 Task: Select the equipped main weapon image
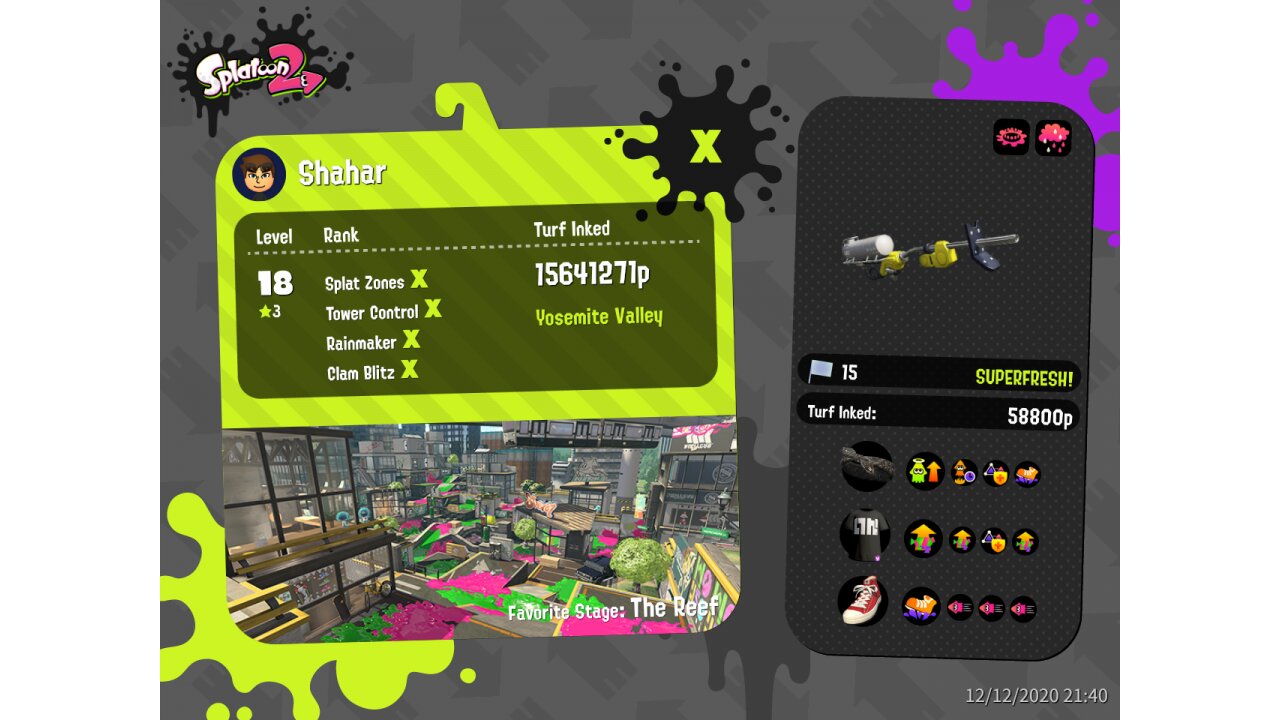pyautogui.click(x=930, y=252)
